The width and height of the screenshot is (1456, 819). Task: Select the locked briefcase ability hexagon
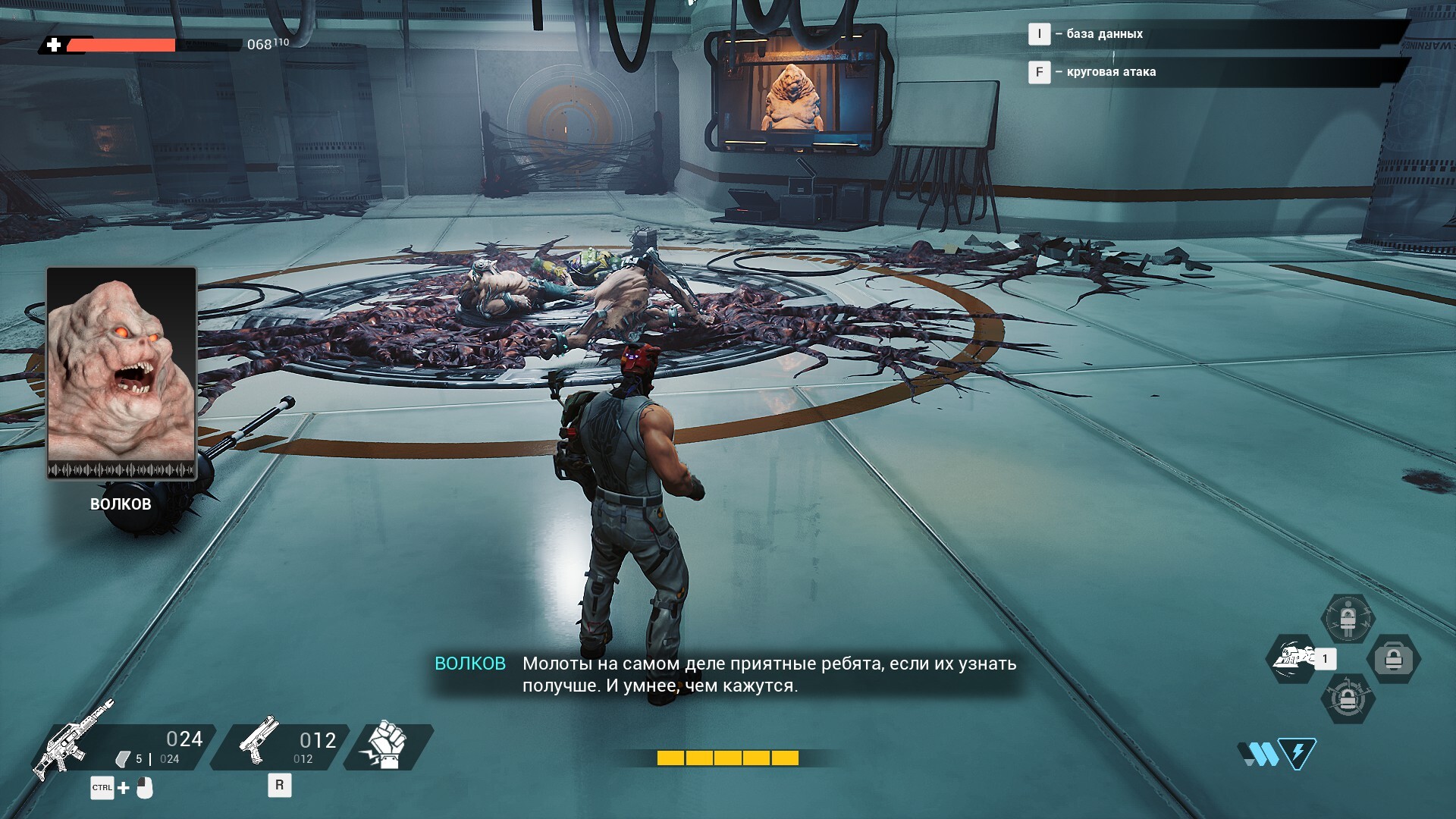[1394, 658]
